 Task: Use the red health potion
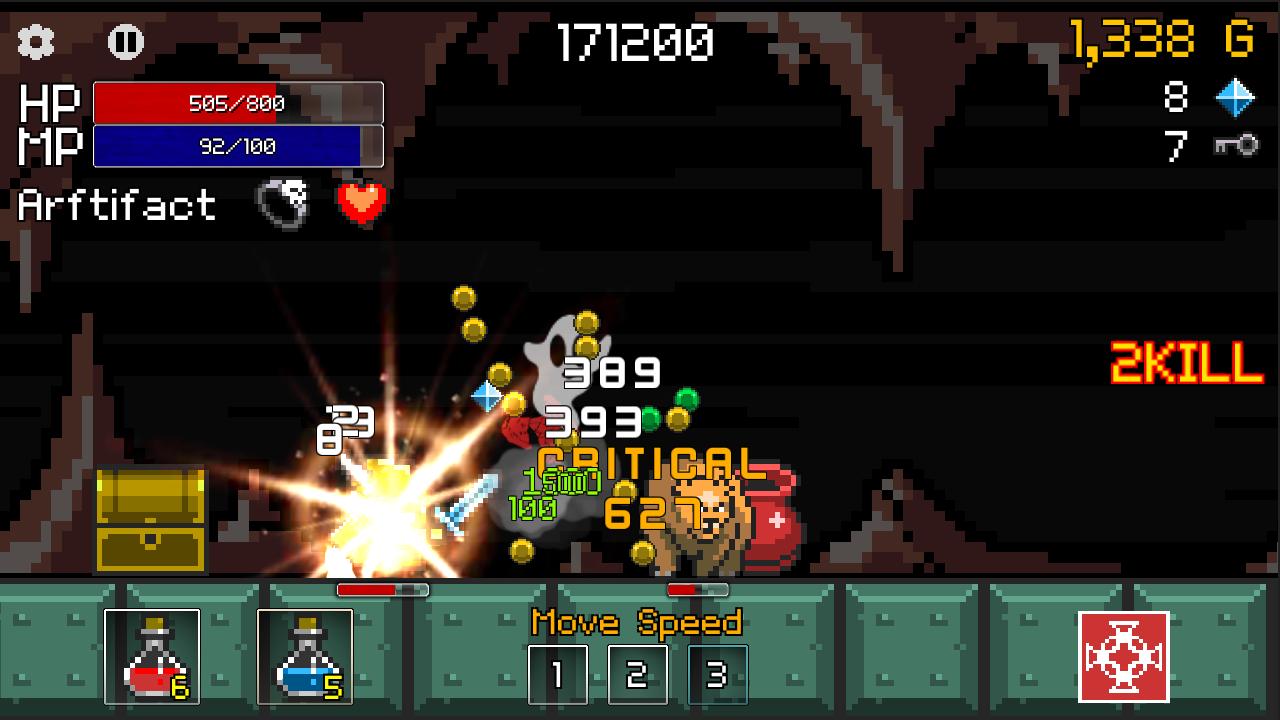click(150, 655)
